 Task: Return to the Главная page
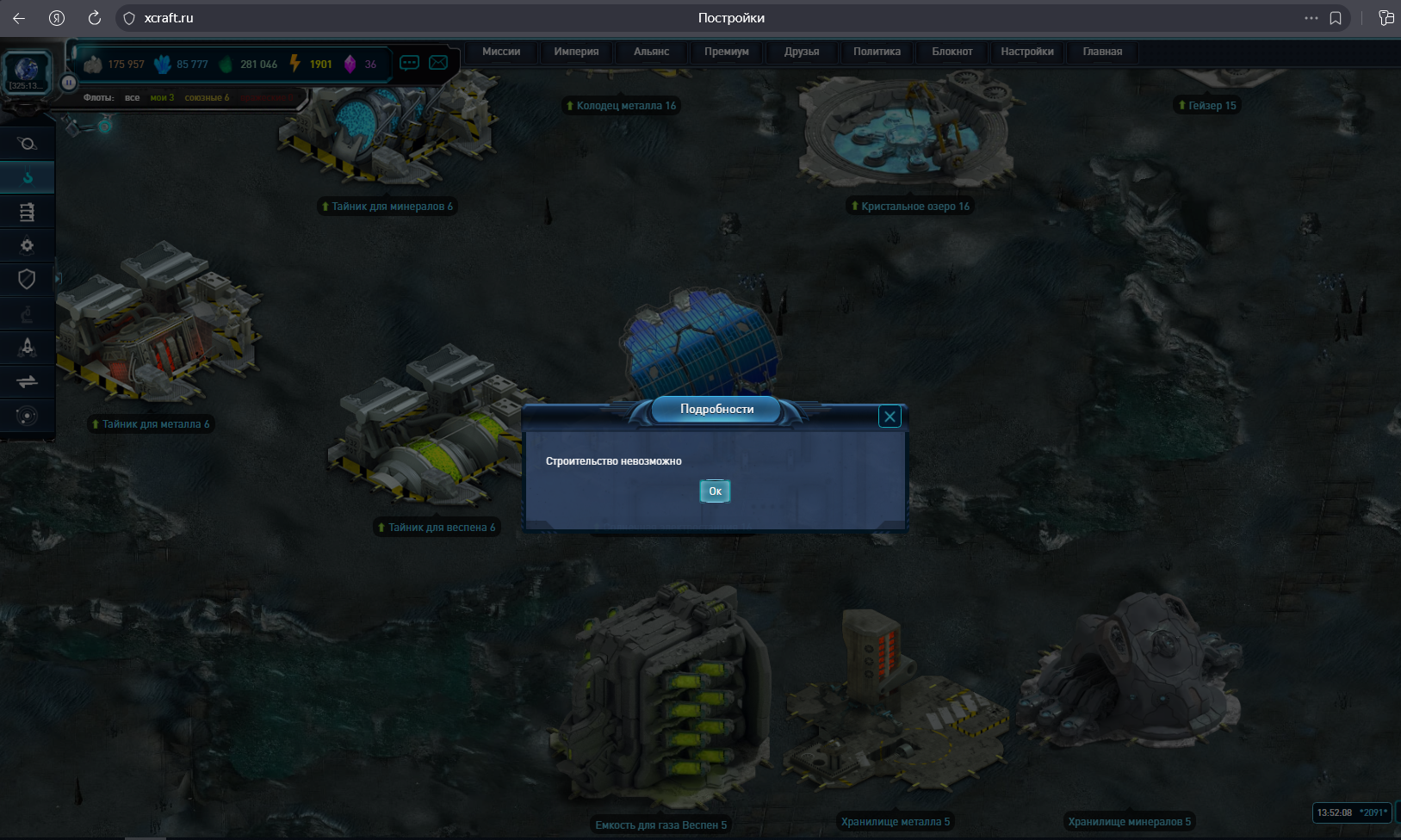pos(1102,52)
